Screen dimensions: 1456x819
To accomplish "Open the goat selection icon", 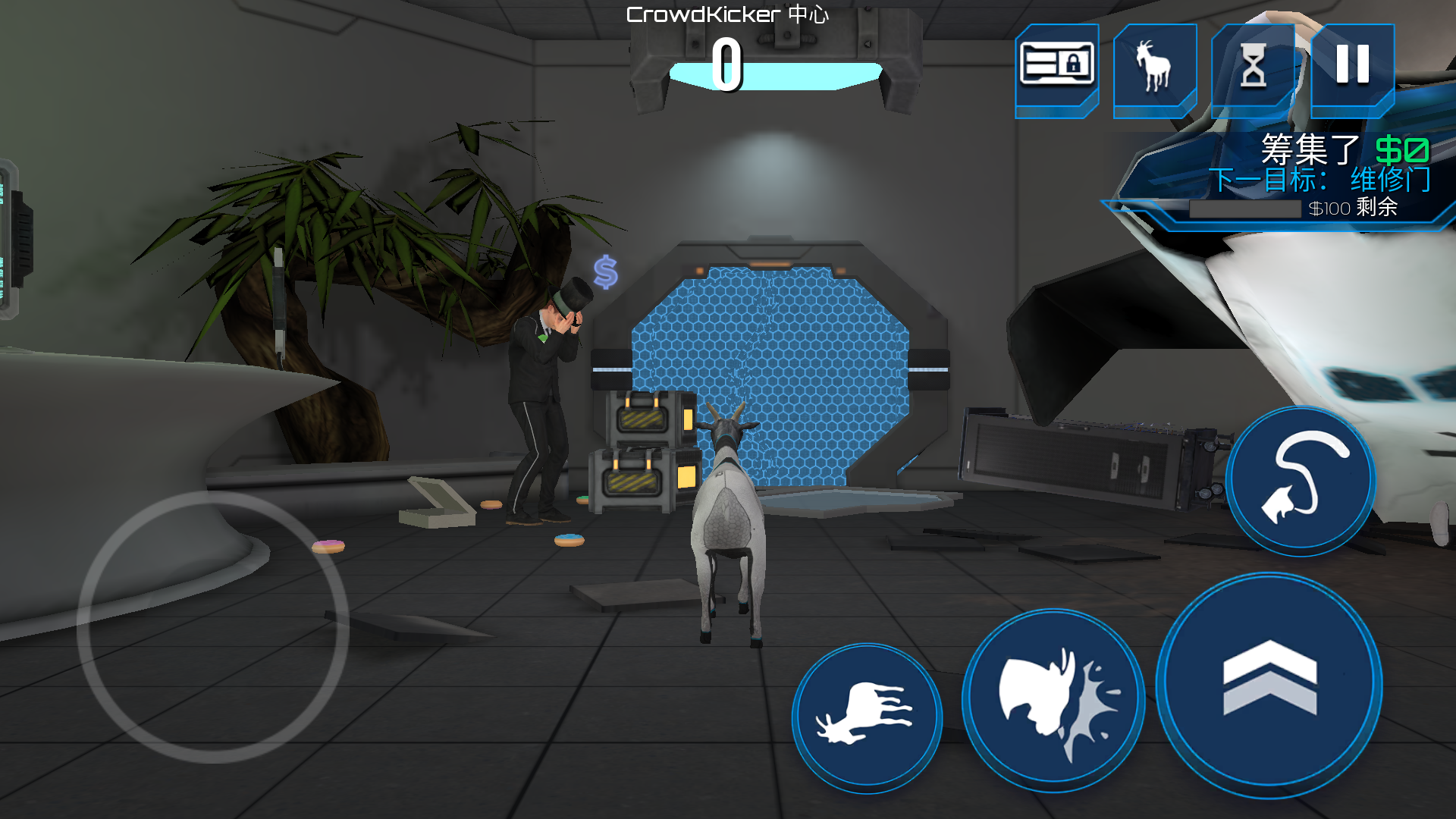I will click(1154, 66).
